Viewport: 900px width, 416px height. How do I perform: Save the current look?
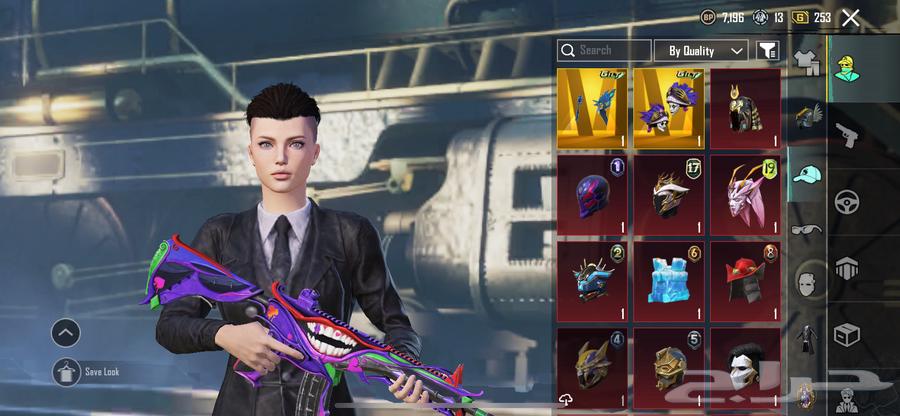(67, 371)
